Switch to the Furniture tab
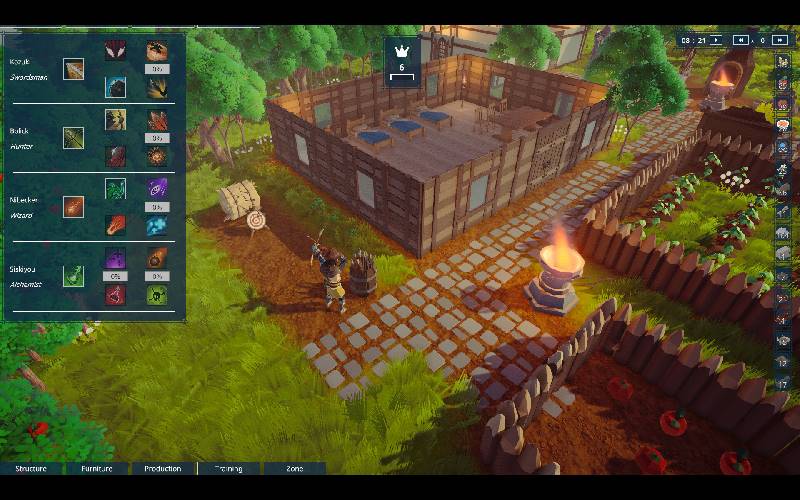 97,468
